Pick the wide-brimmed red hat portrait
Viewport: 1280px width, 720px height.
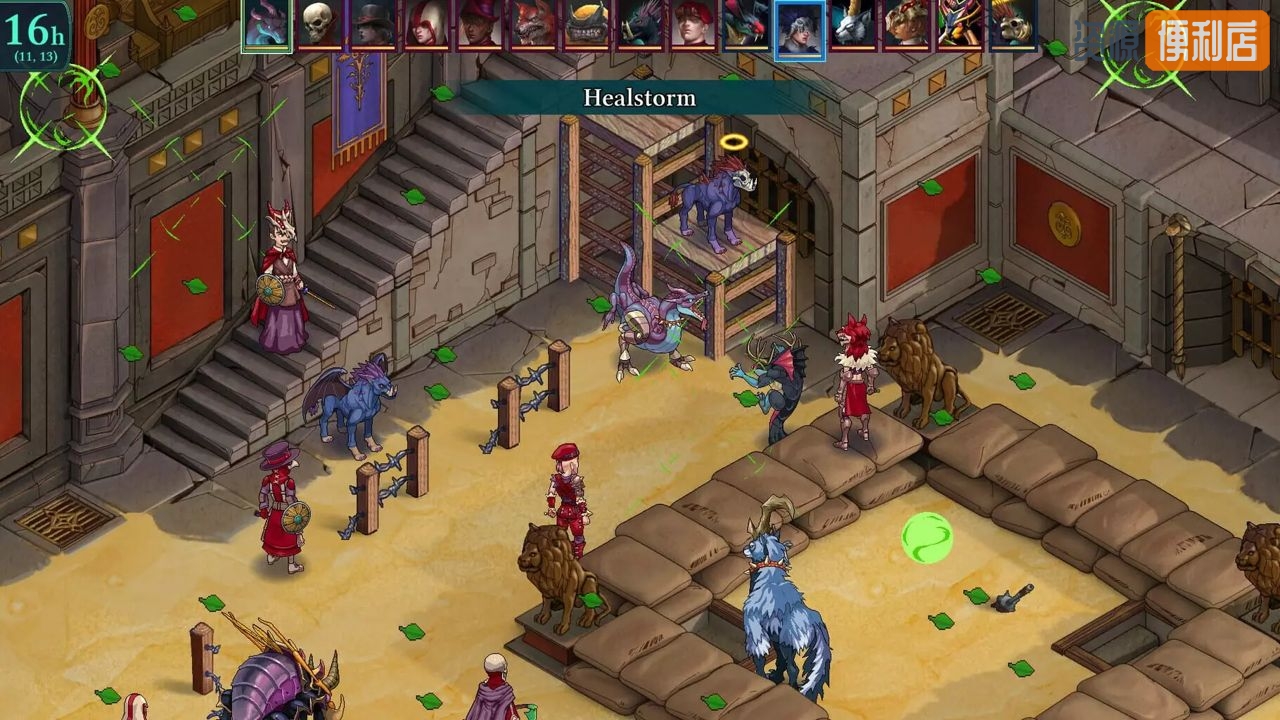tap(480, 24)
